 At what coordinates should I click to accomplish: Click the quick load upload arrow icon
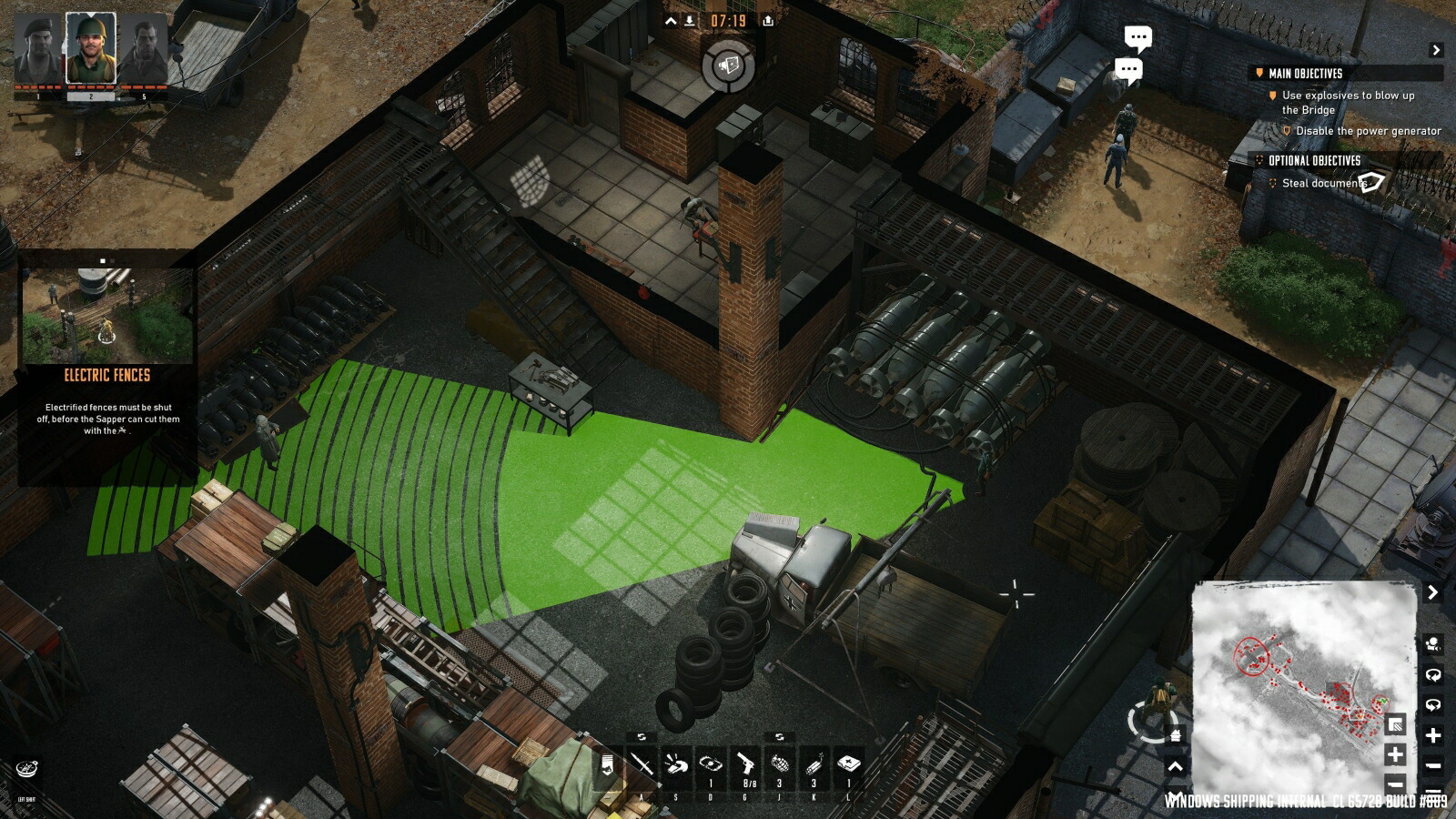point(768,21)
